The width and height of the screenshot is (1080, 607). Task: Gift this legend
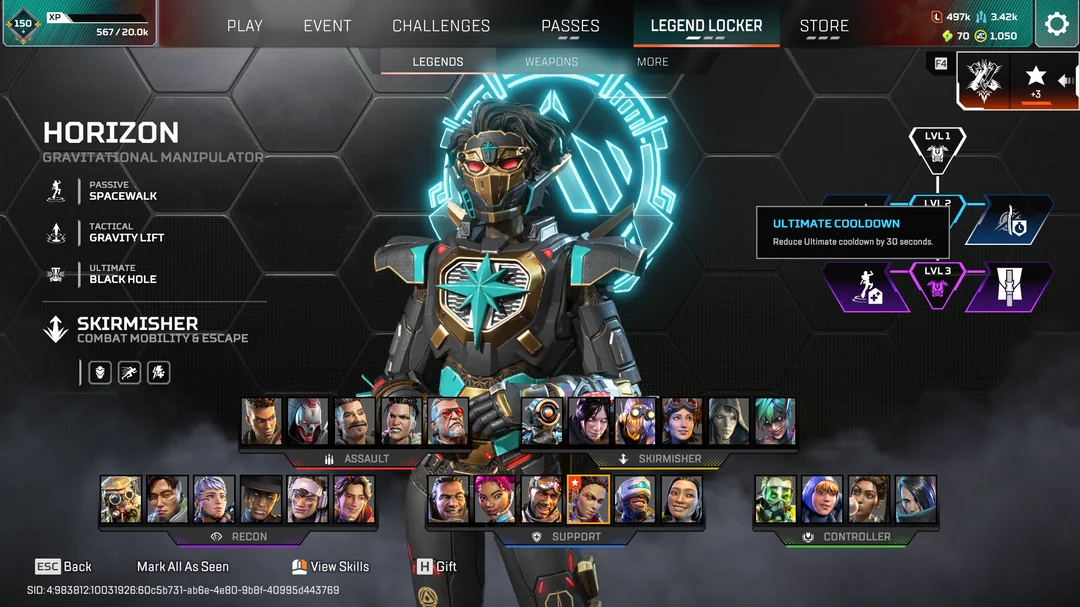click(437, 566)
